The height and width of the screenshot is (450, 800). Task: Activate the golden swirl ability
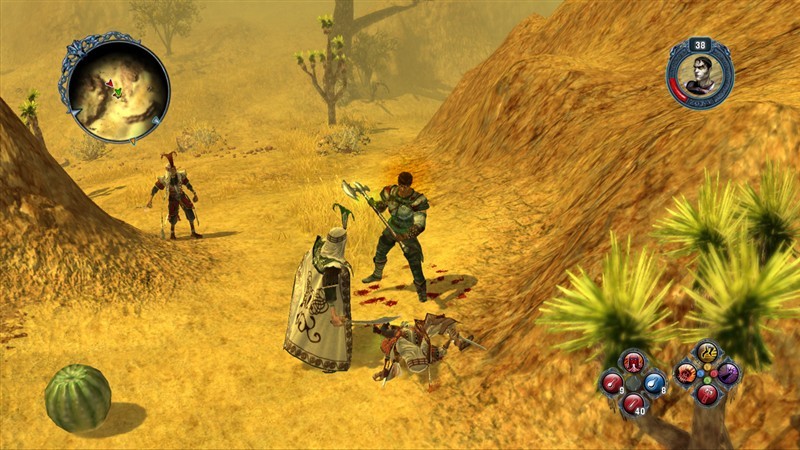707,354
